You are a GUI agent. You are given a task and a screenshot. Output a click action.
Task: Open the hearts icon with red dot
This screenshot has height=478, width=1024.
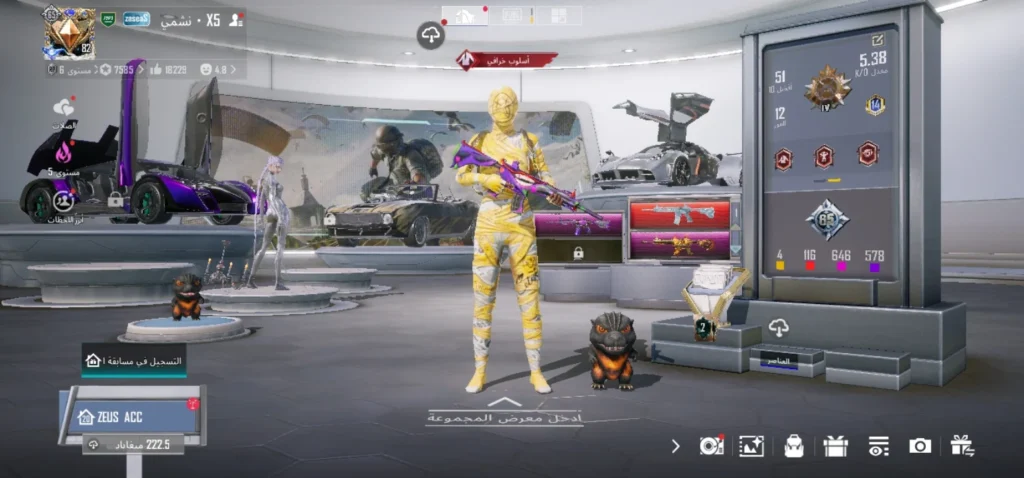[x=64, y=107]
